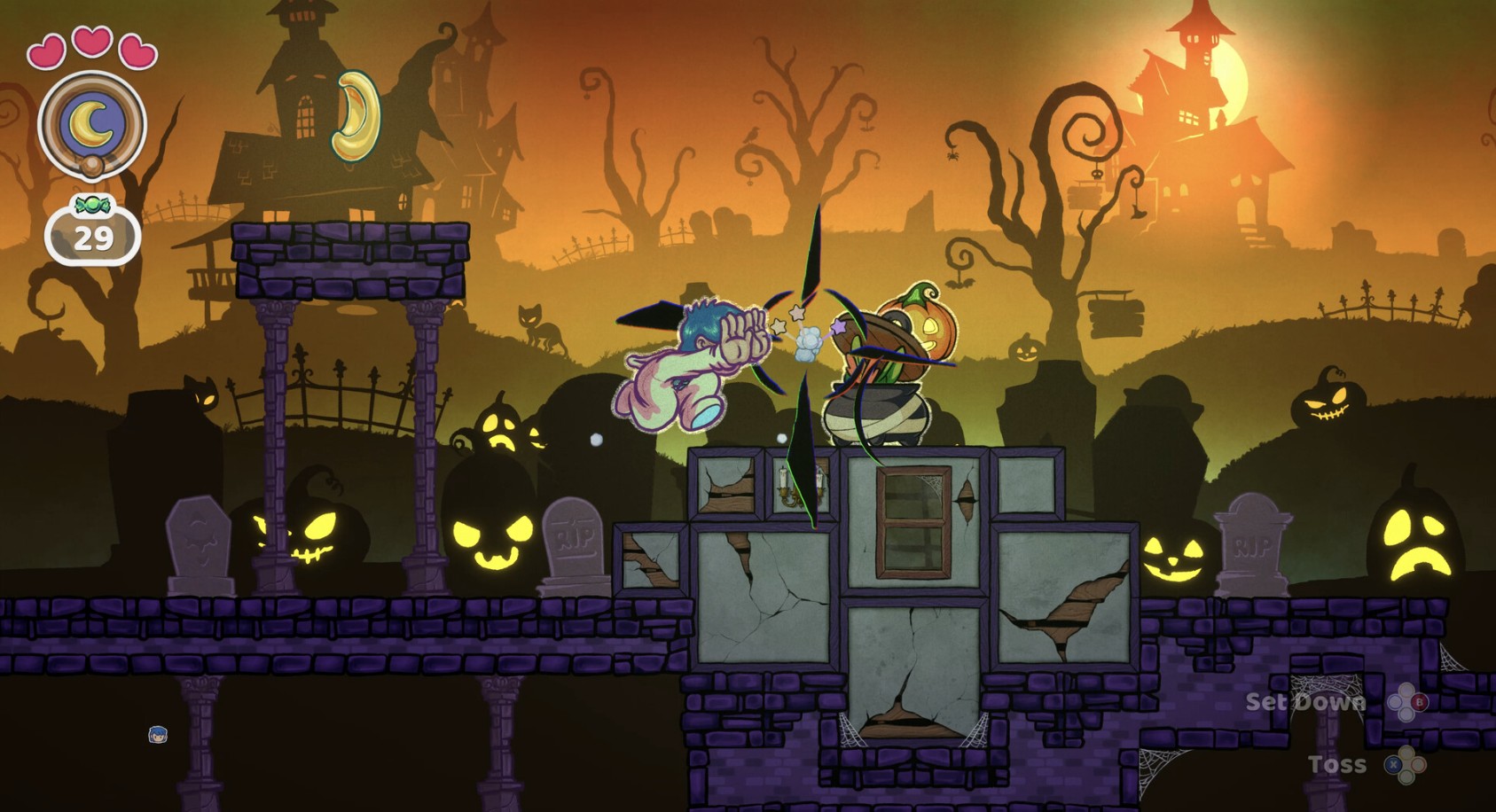This screenshot has width=1496, height=812.
Task: Click the tiny blue character portrait bottom-left
Action: tap(158, 736)
